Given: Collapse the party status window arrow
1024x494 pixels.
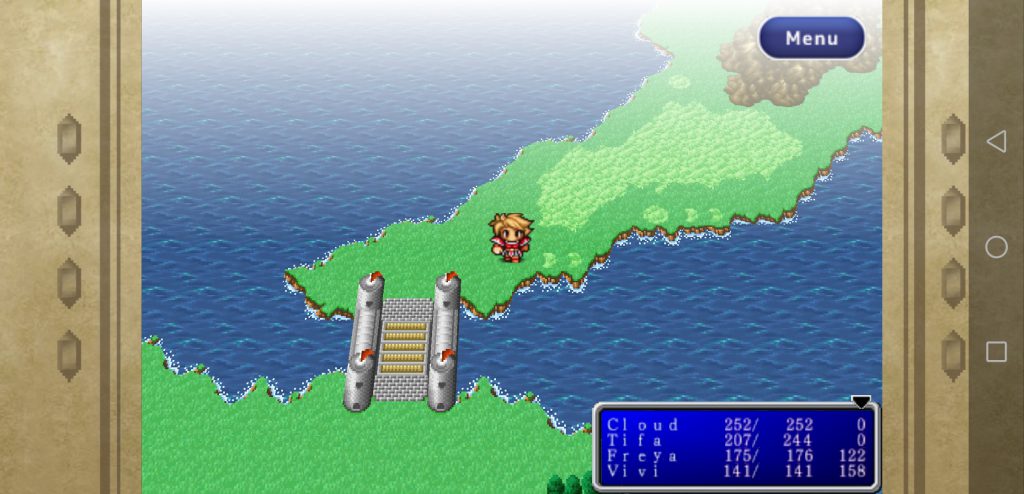Looking at the screenshot, I should click(x=861, y=401).
